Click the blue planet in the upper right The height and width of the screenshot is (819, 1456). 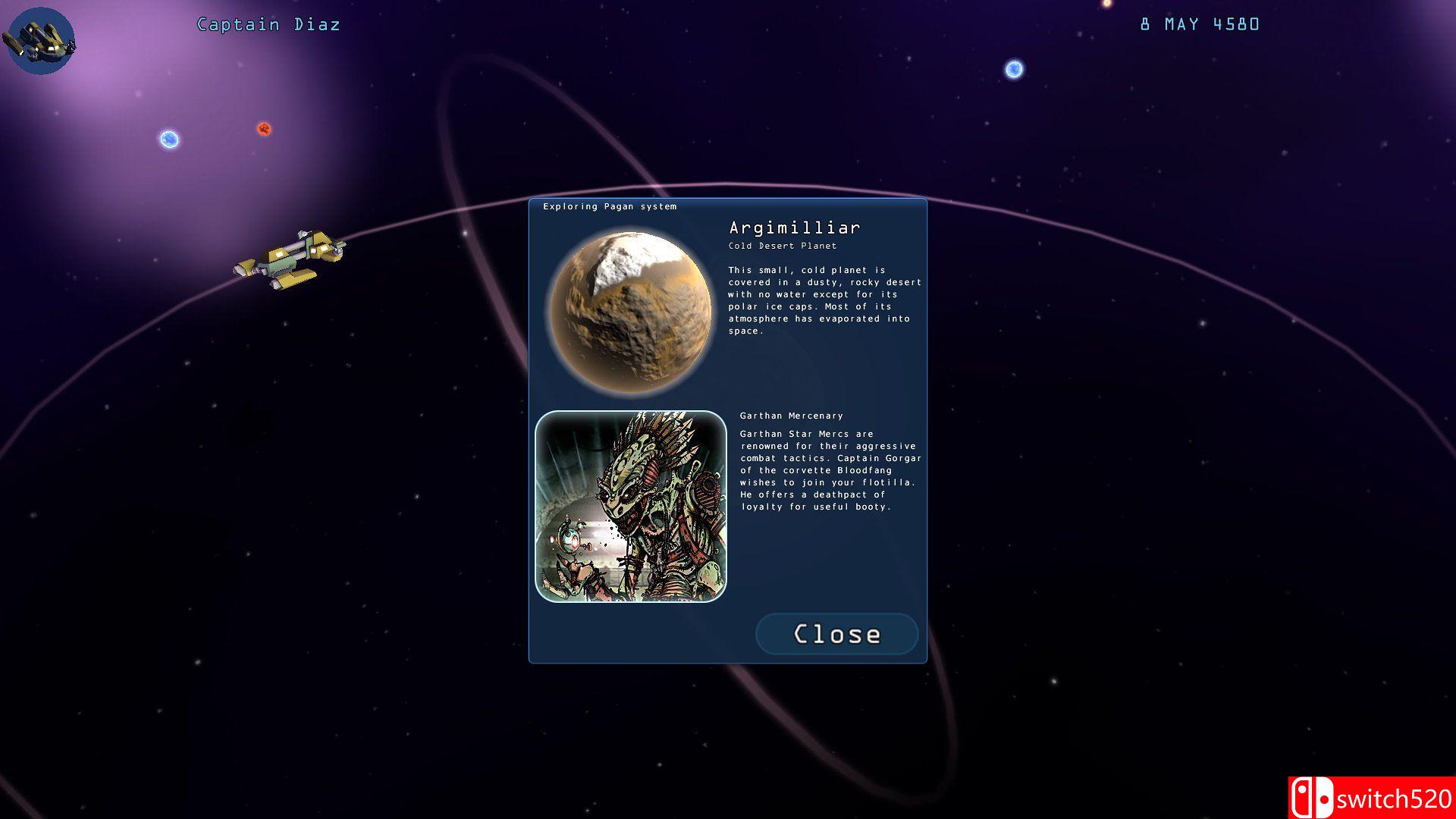1013,69
